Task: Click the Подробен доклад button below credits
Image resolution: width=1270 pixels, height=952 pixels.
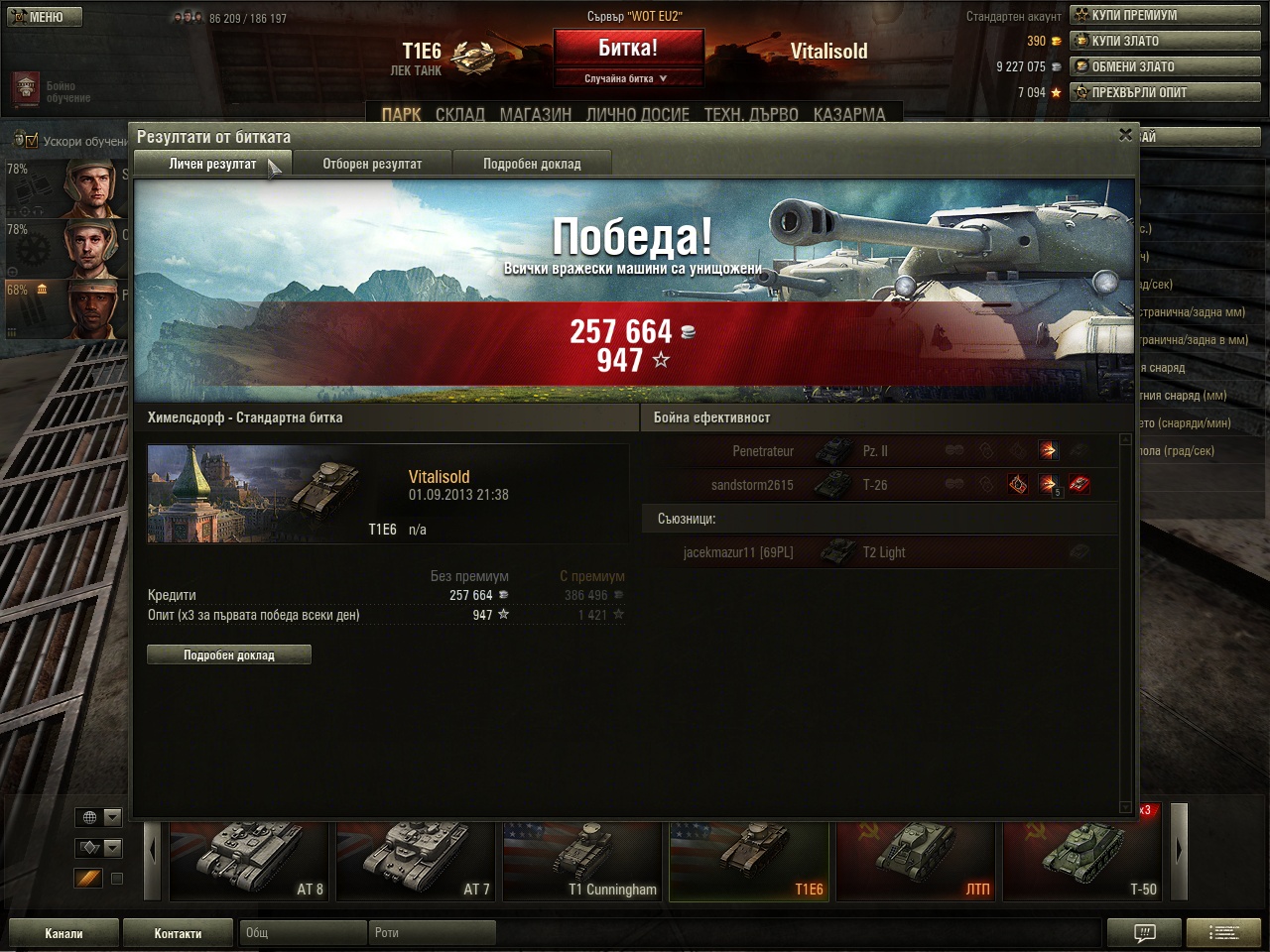Action: coord(229,654)
